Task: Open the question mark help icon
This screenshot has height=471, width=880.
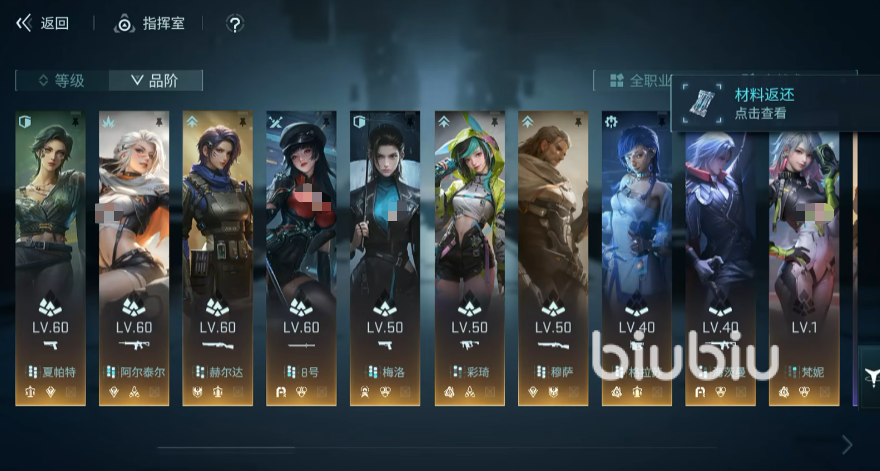Action: point(235,24)
